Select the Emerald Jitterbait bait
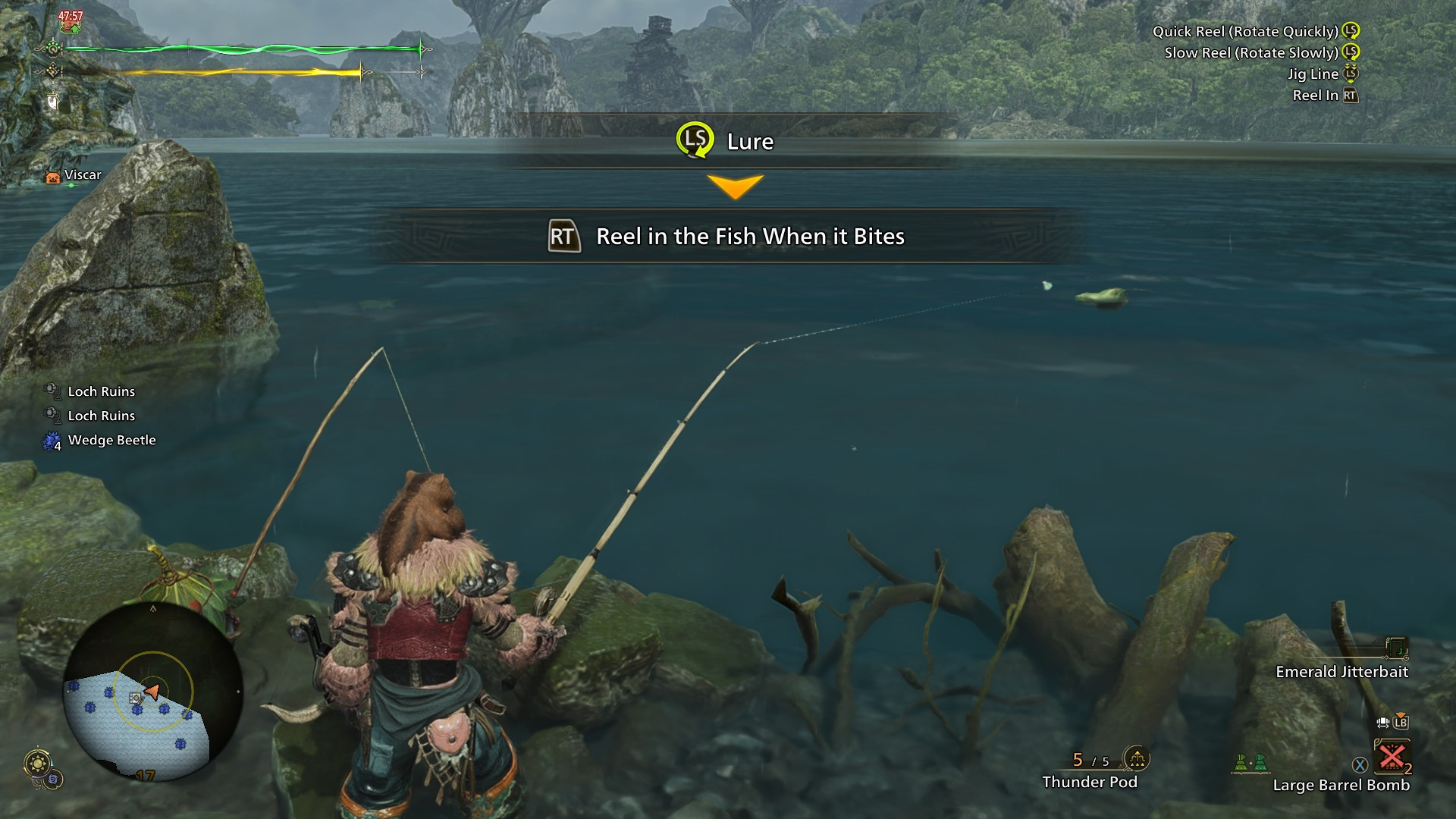 1341,672
